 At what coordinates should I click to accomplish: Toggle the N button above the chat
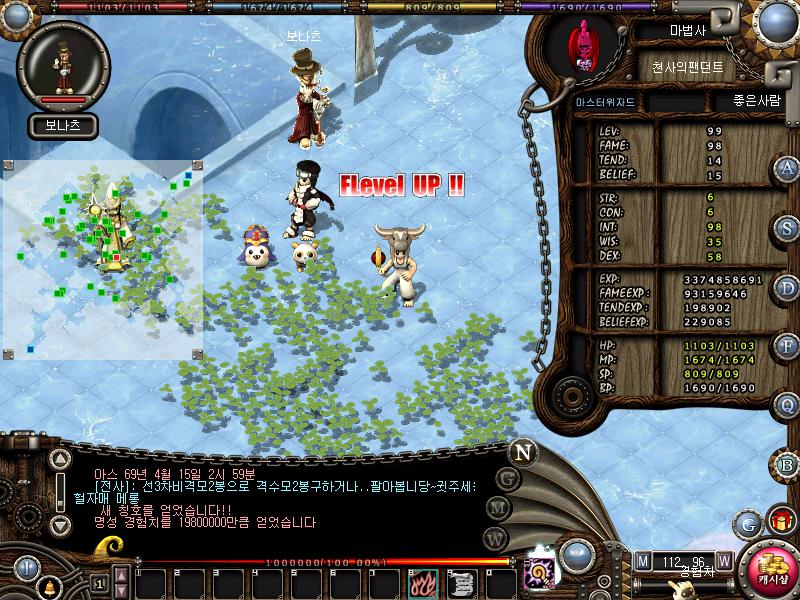point(522,451)
